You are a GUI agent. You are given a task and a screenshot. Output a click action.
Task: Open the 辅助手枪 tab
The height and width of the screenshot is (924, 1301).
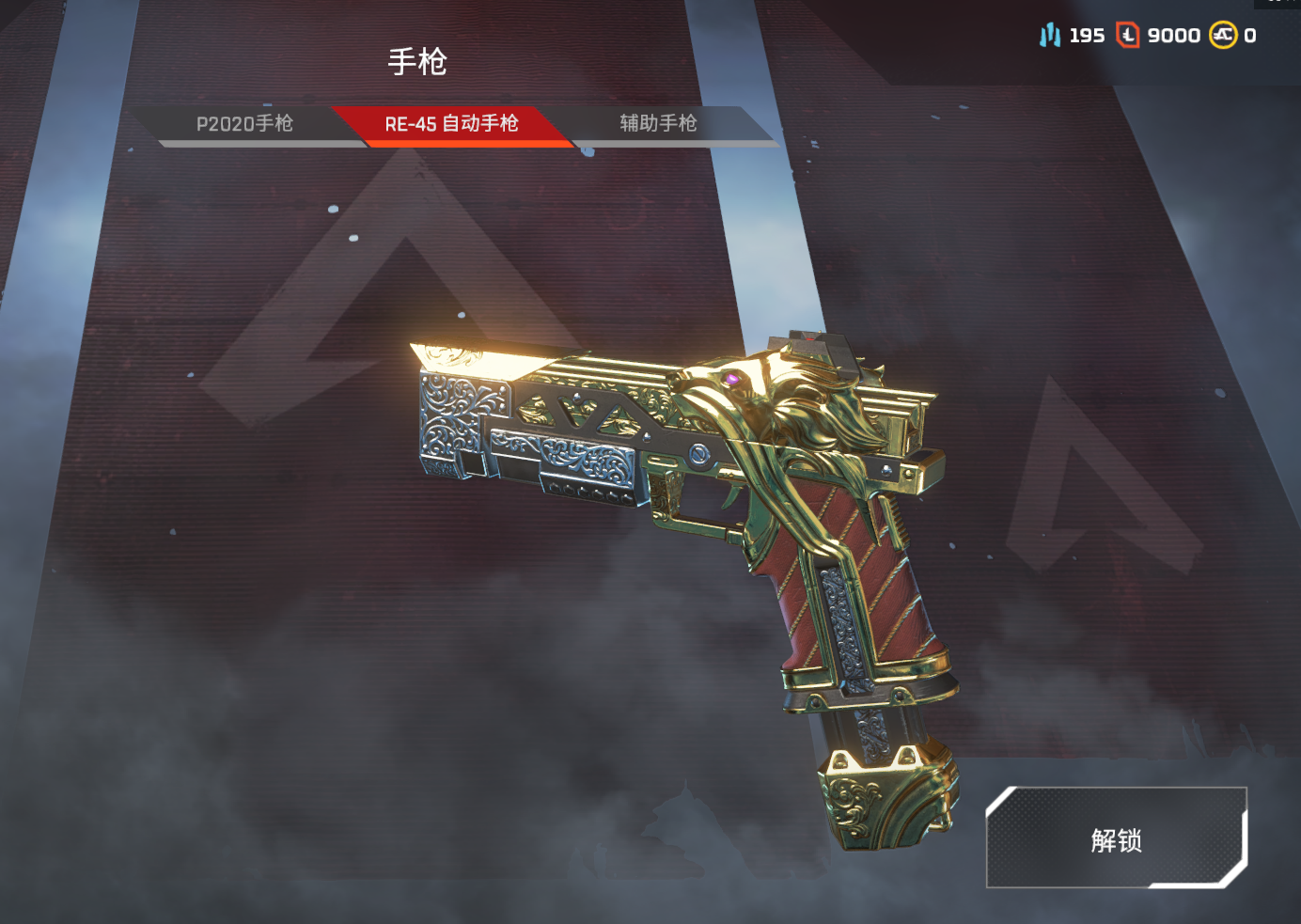(x=658, y=124)
